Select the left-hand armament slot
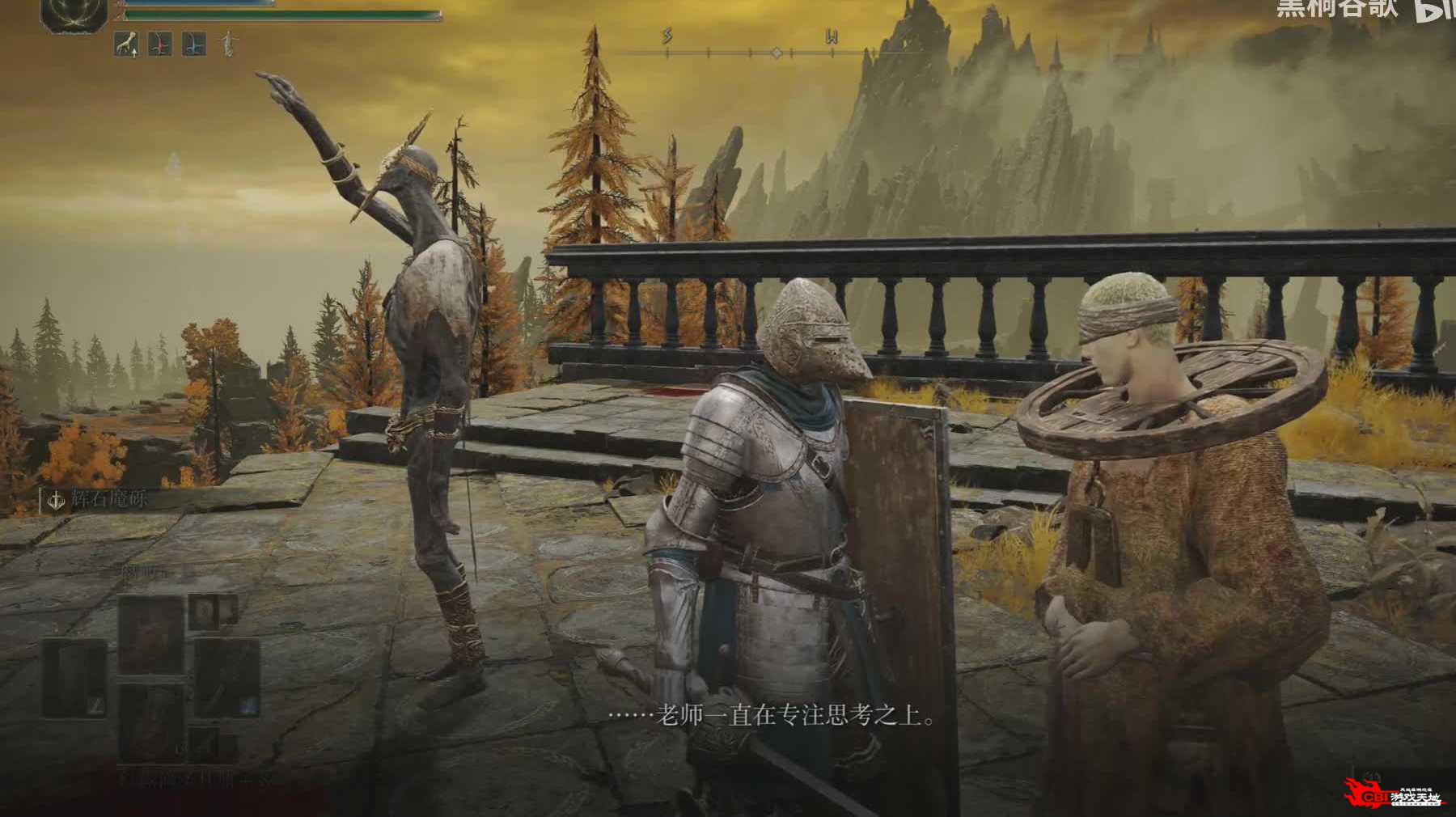Screen dimensions: 1456x817 tap(75, 678)
